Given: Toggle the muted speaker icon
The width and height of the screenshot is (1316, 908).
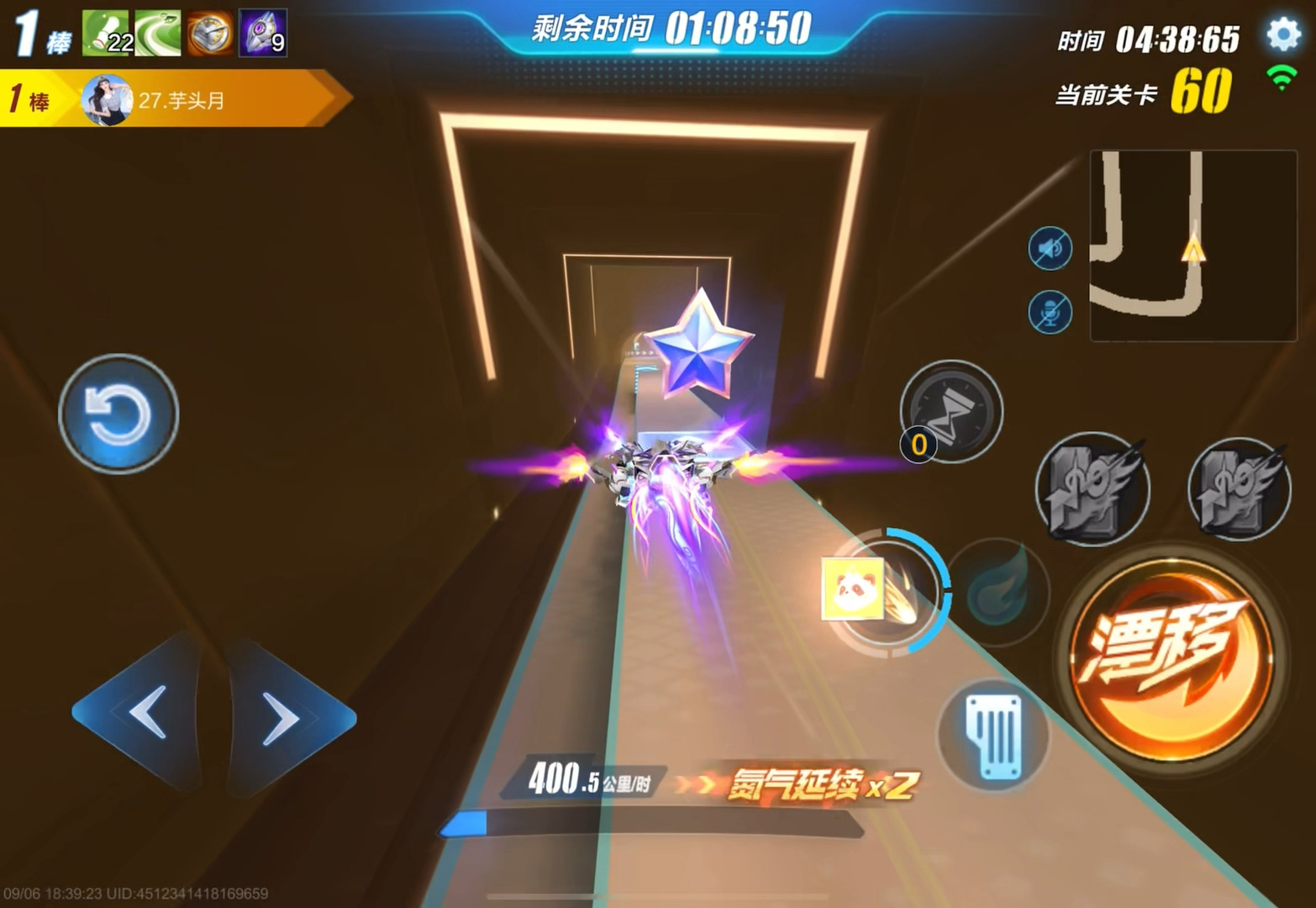Looking at the screenshot, I should [1050, 249].
